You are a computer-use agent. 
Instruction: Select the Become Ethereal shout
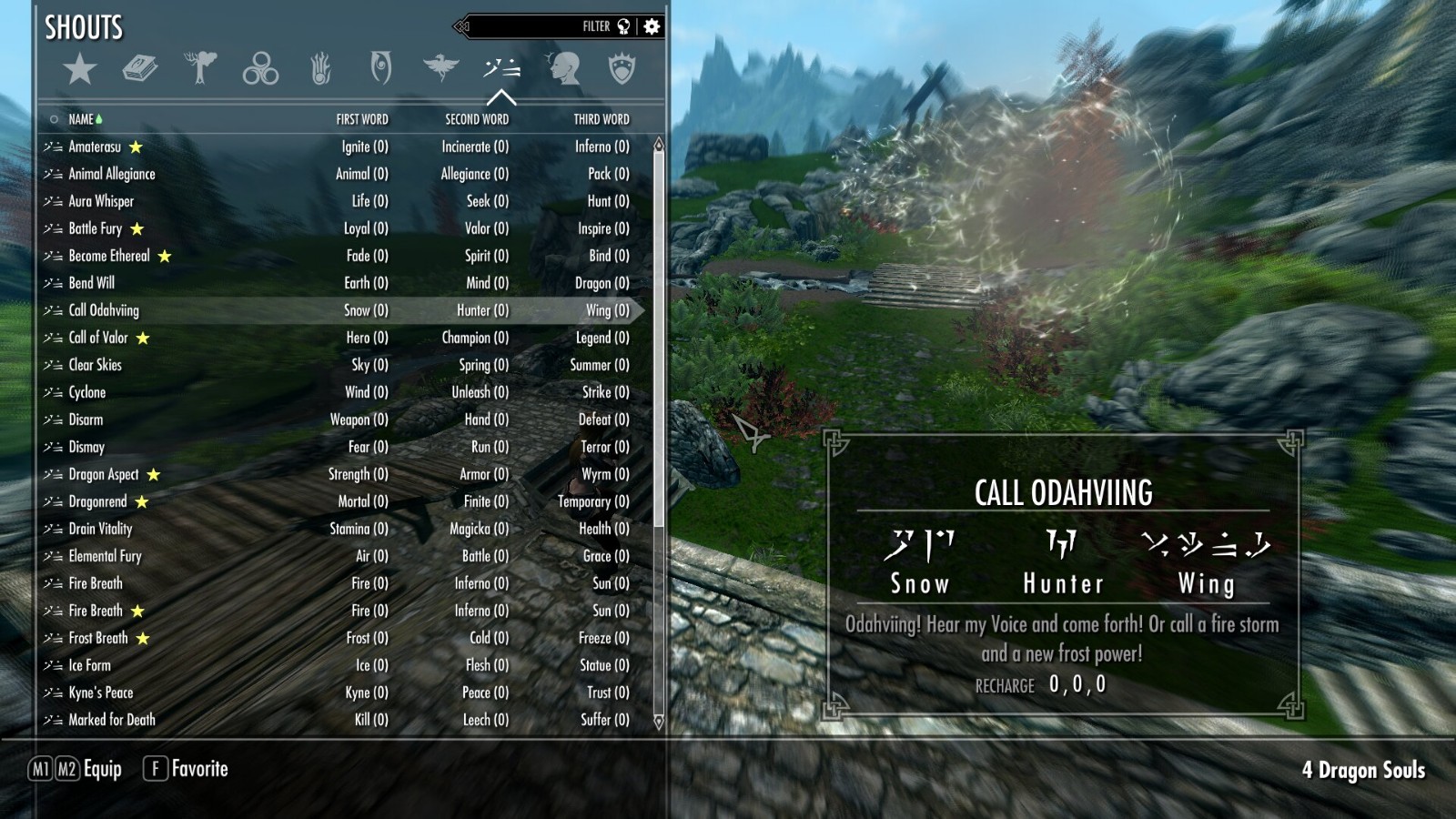[x=109, y=256]
